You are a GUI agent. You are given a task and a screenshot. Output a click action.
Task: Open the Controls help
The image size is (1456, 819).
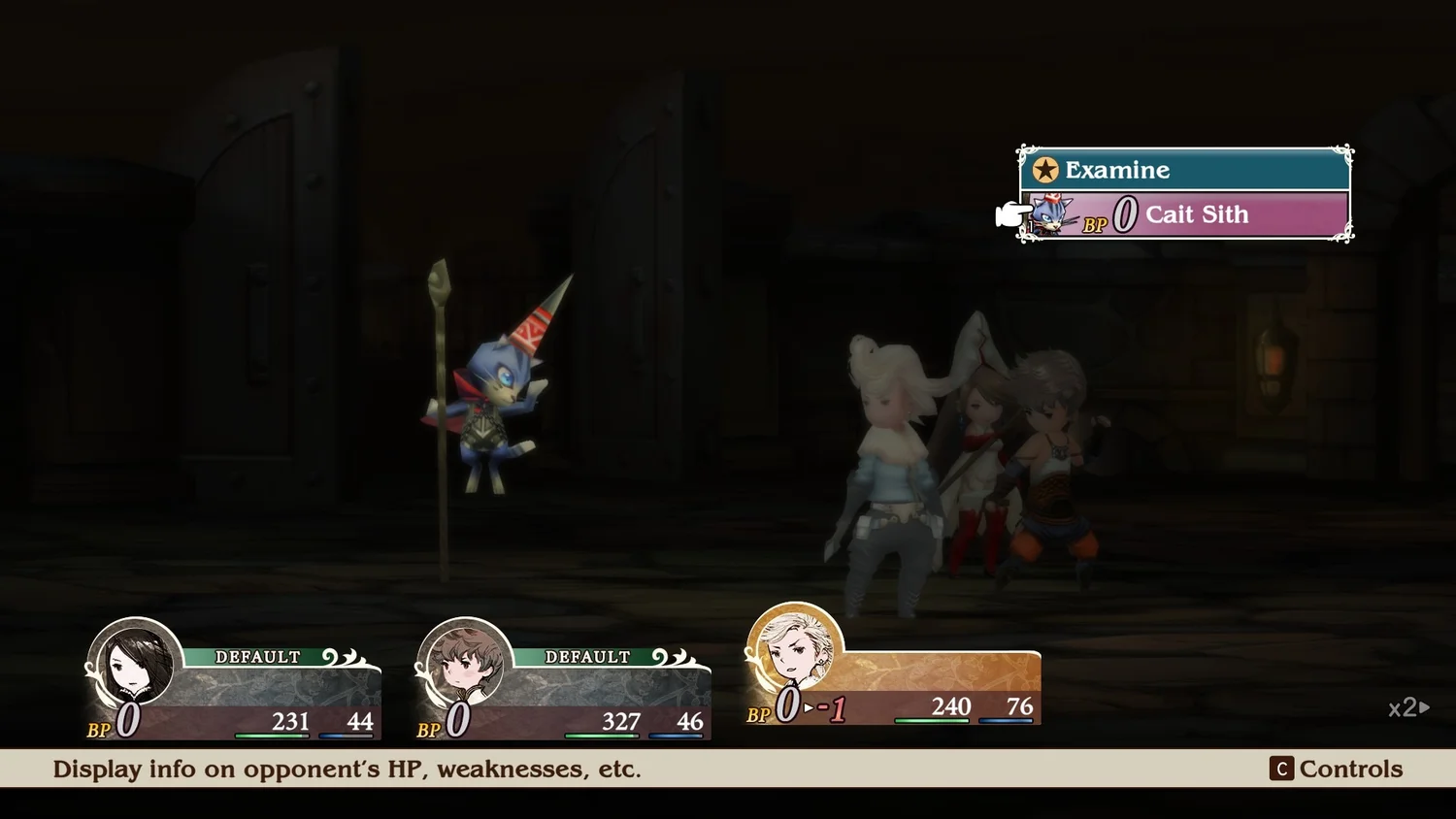click(x=1337, y=769)
